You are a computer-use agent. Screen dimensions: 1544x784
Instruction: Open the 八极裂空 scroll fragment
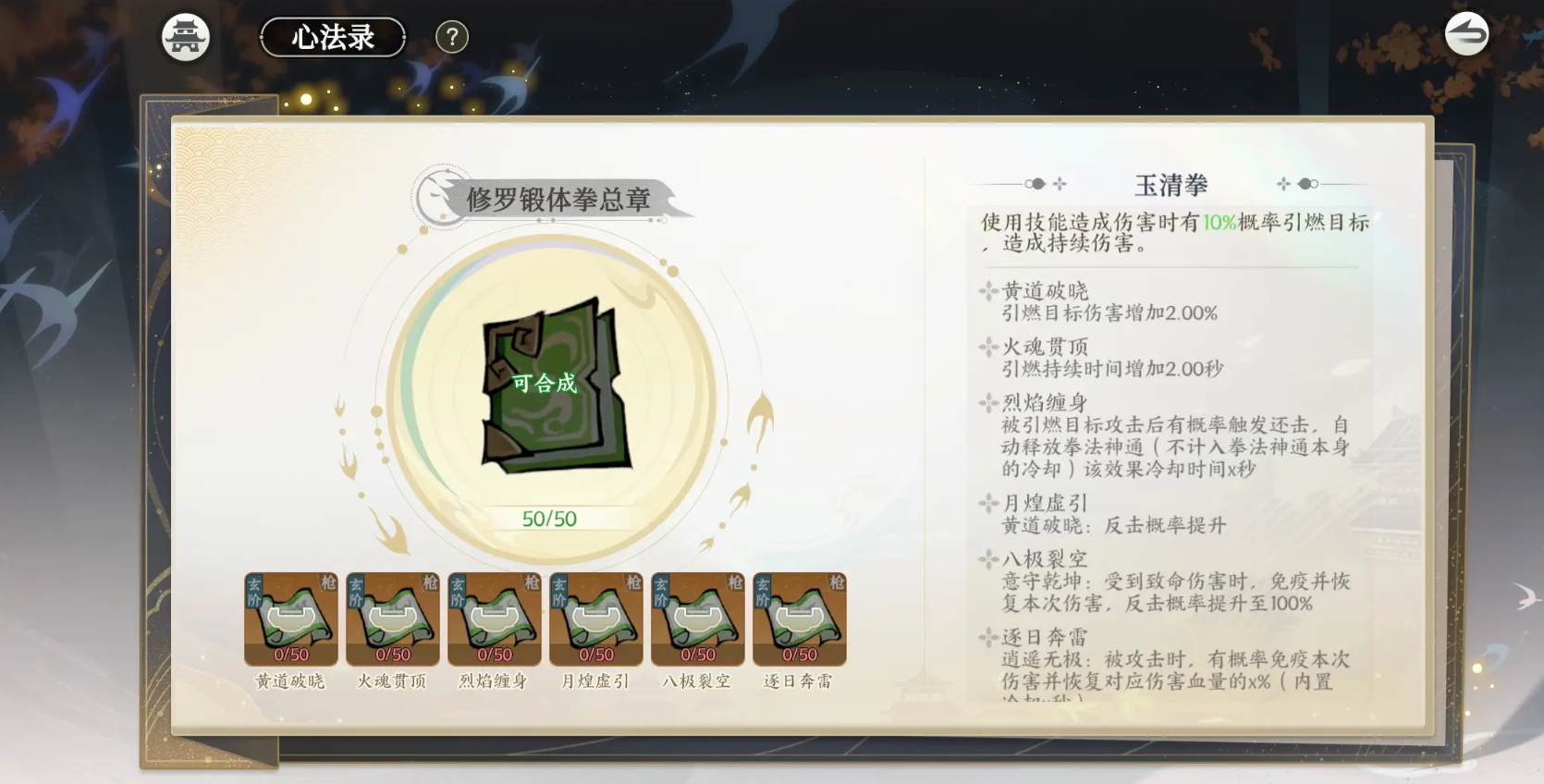pyautogui.click(x=697, y=619)
